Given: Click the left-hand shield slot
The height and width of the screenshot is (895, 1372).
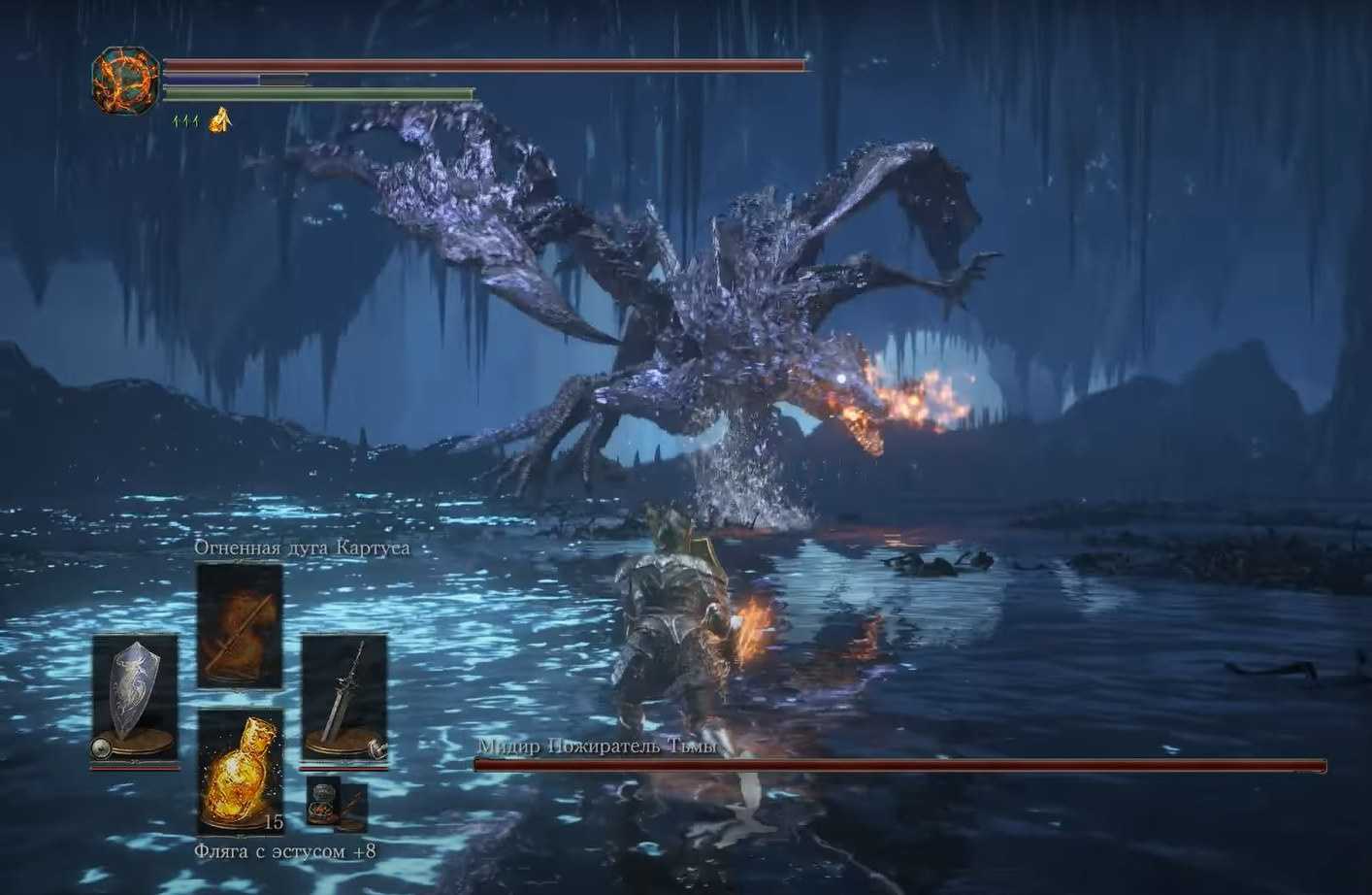Looking at the screenshot, I should (x=135, y=699).
